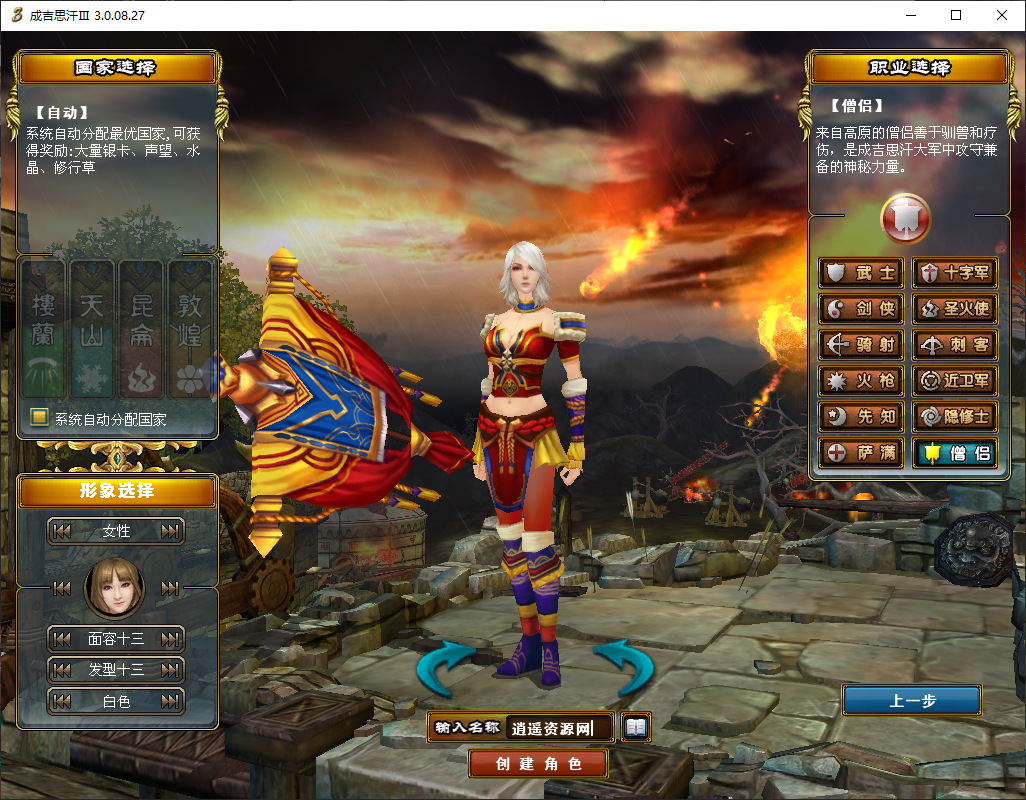Image resolution: width=1026 pixels, height=800 pixels.
Task: Select the 武士 warrior class
Action: (862, 273)
